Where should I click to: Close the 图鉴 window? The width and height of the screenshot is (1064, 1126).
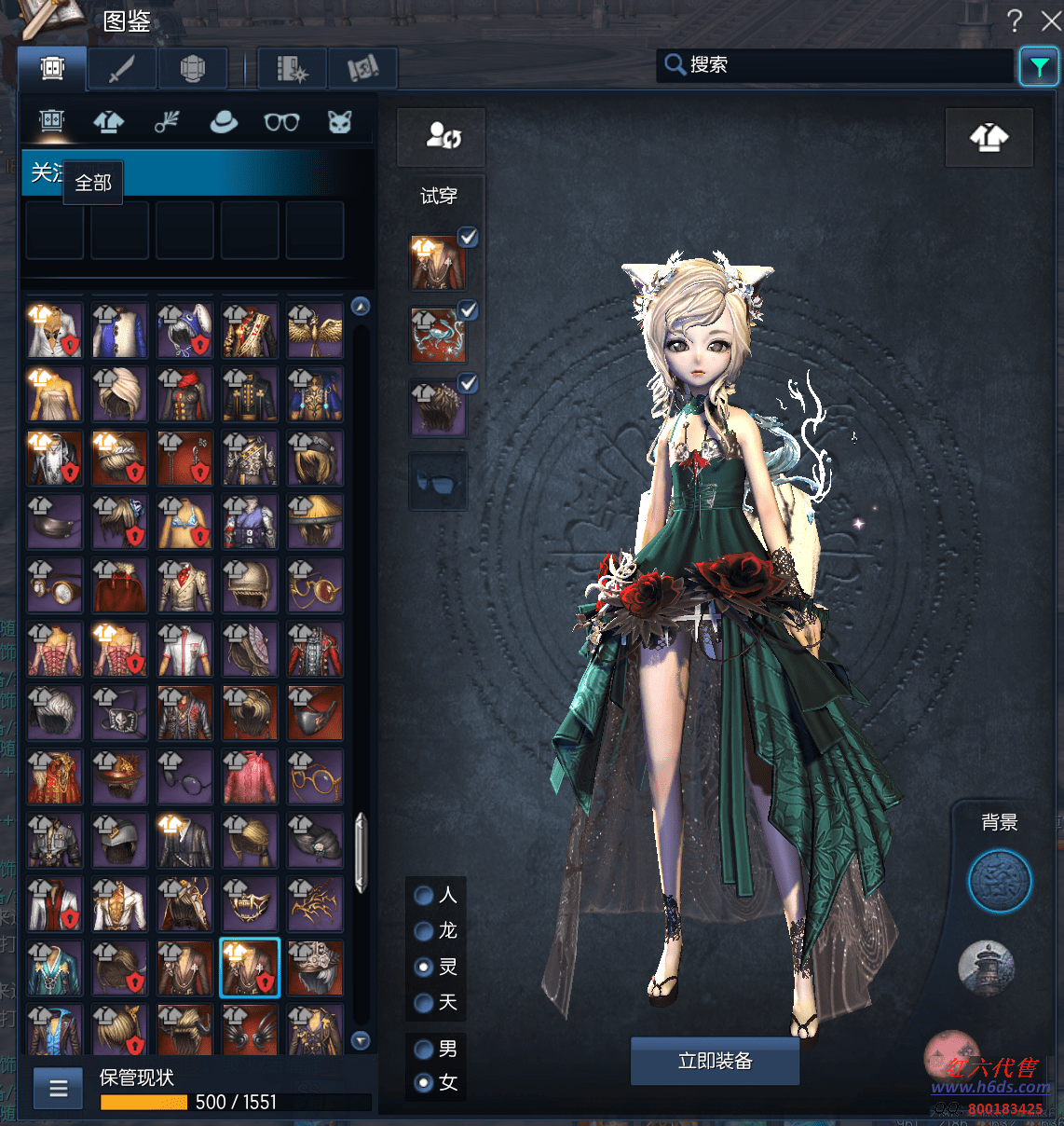click(x=1051, y=21)
